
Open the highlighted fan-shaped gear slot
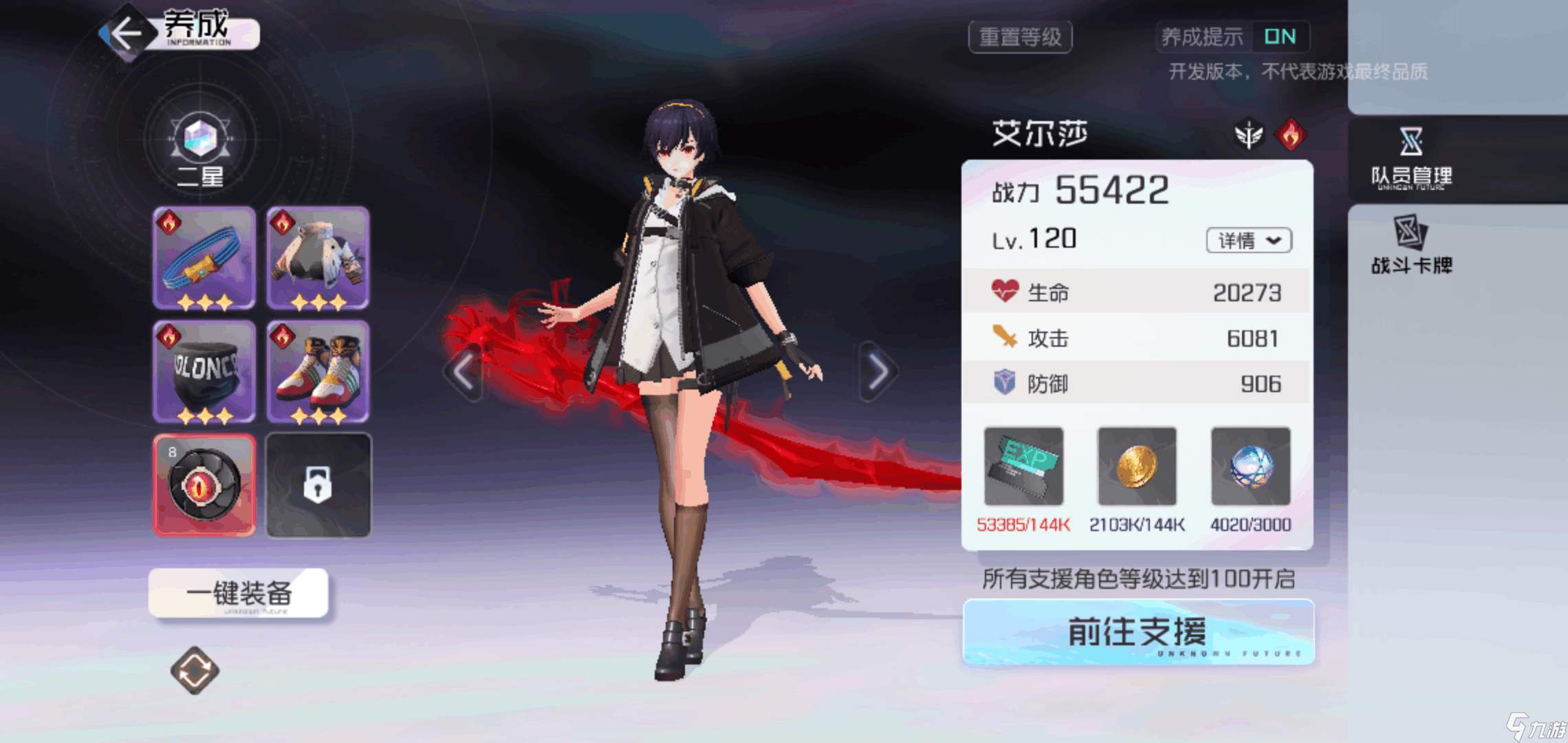[x=204, y=484]
